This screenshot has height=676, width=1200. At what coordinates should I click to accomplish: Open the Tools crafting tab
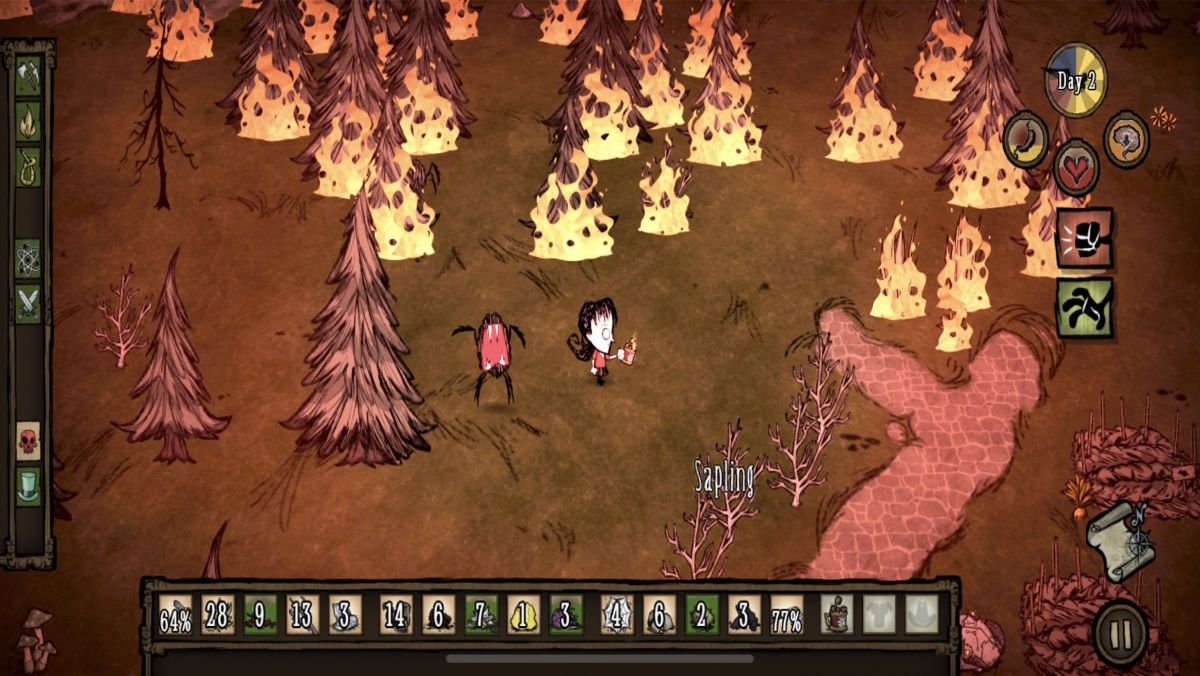28,76
